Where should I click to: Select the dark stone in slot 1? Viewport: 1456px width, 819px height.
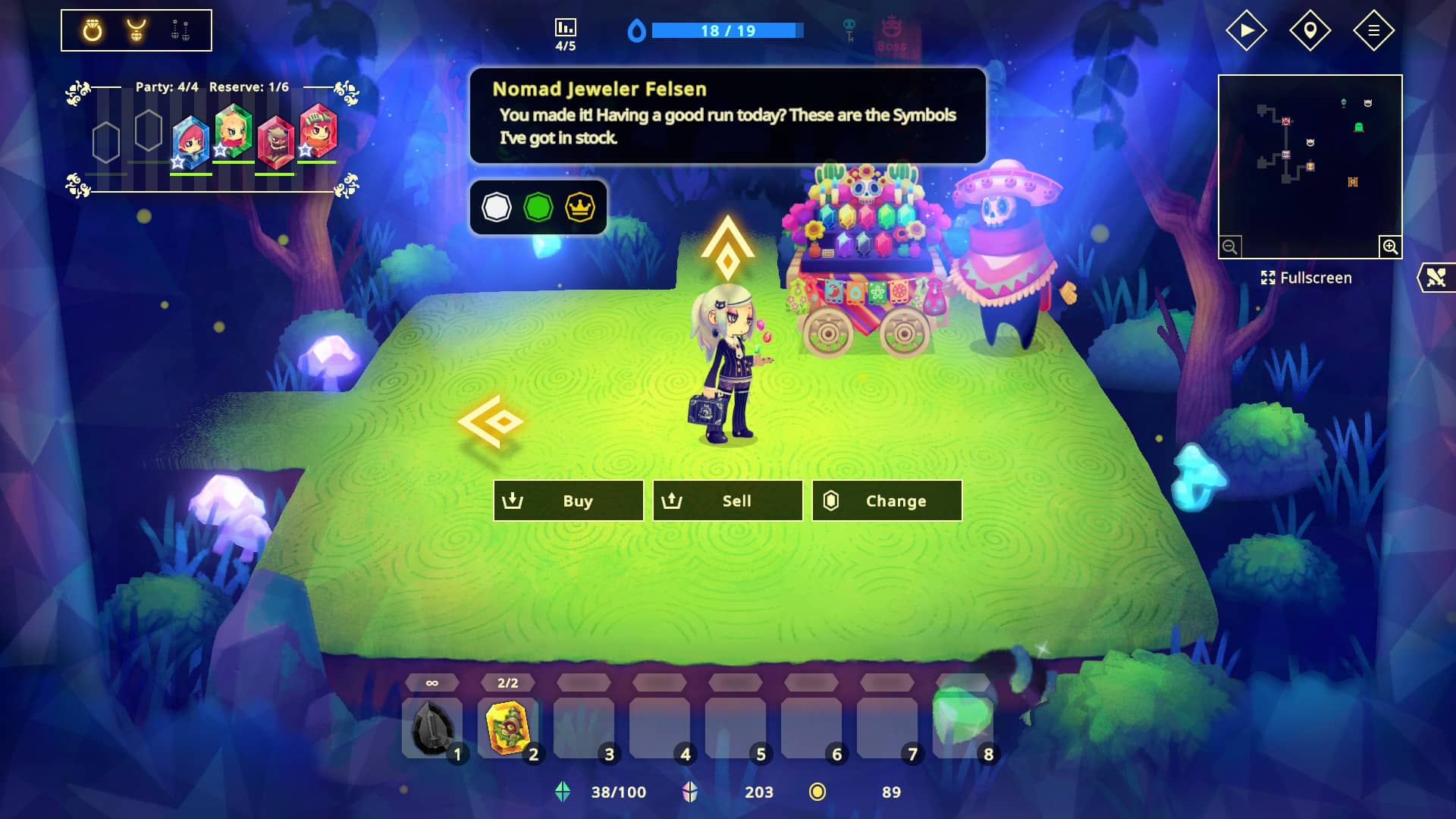(x=432, y=728)
